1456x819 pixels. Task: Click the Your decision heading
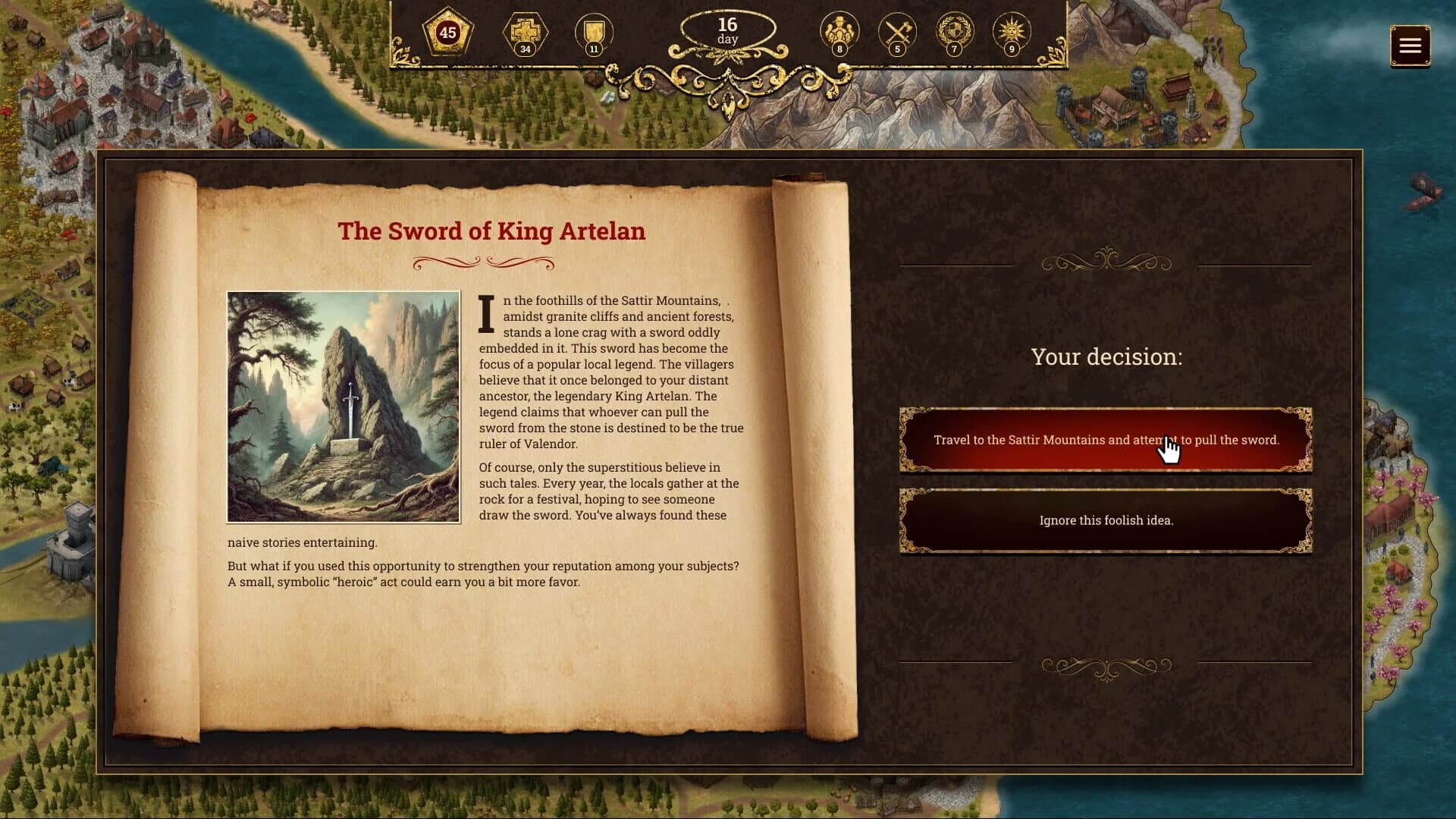[1107, 356]
